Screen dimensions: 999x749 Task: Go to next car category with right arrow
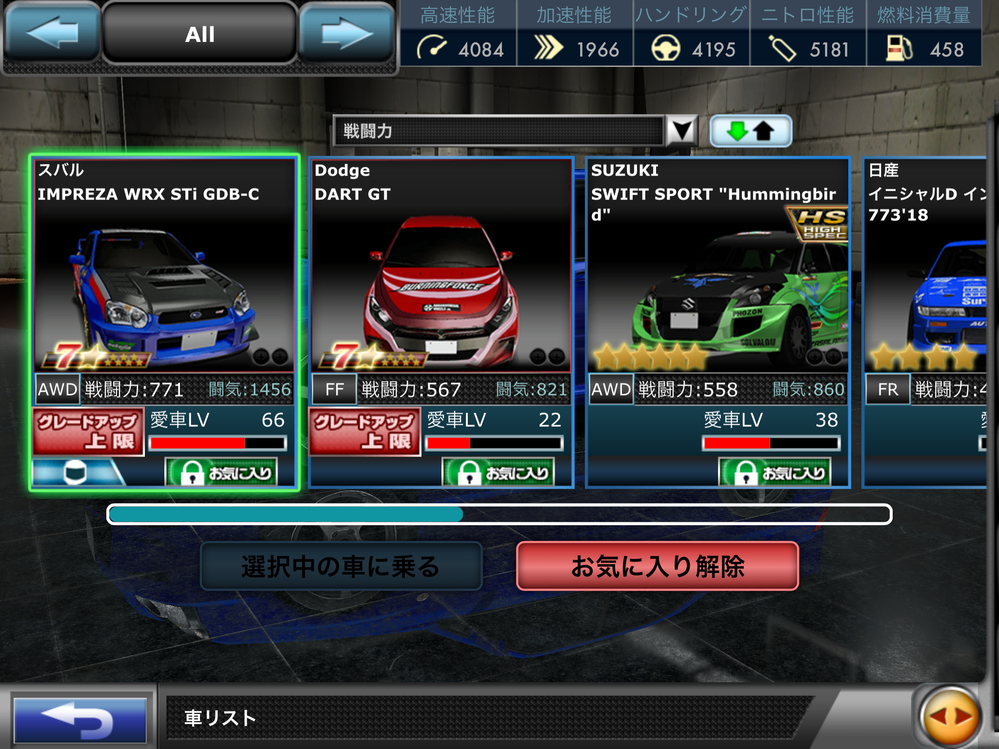pyautogui.click(x=347, y=35)
